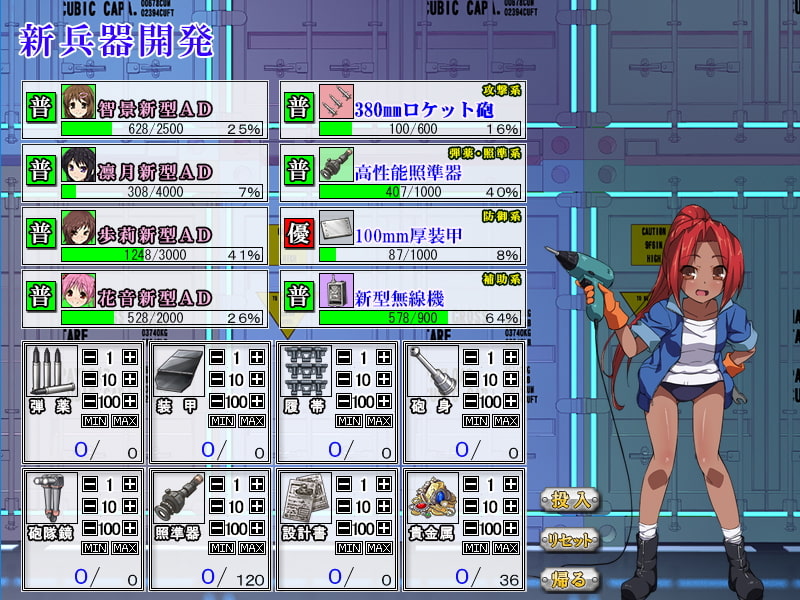
Task: Return with the 帰る button
Action: tap(571, 578)
